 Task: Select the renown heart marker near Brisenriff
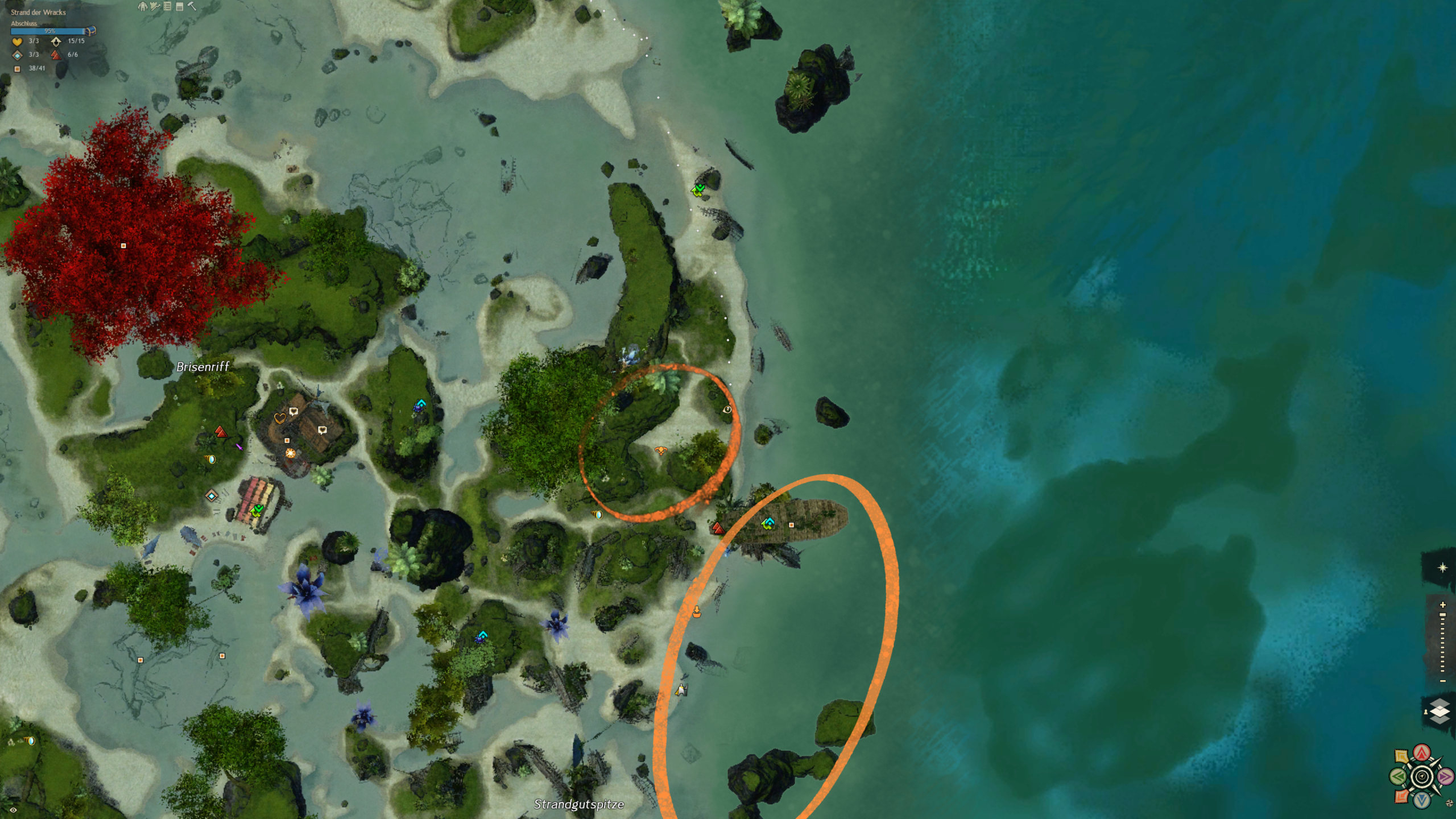point(279,418)
